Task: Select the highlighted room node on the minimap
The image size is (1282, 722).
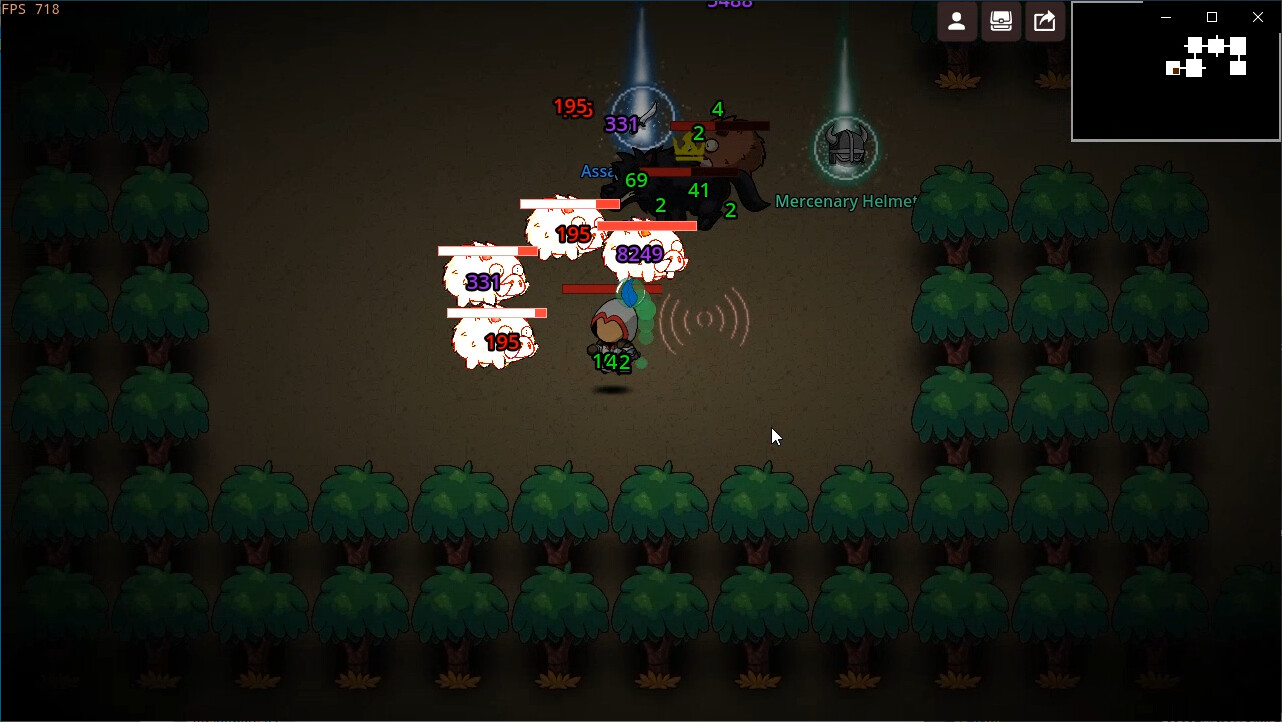Action: (1175, 71)
